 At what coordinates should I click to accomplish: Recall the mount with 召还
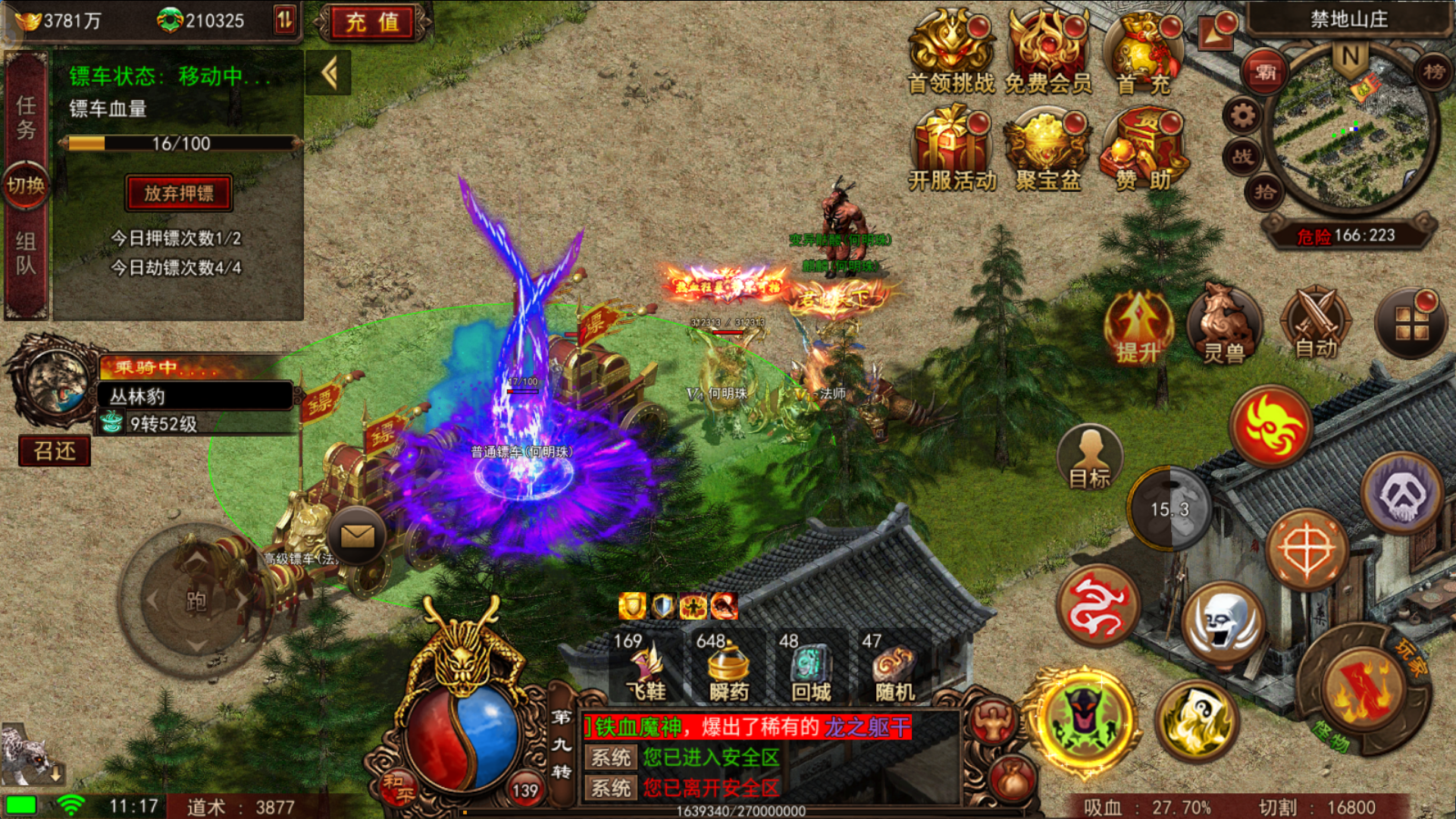coord(55,451)
